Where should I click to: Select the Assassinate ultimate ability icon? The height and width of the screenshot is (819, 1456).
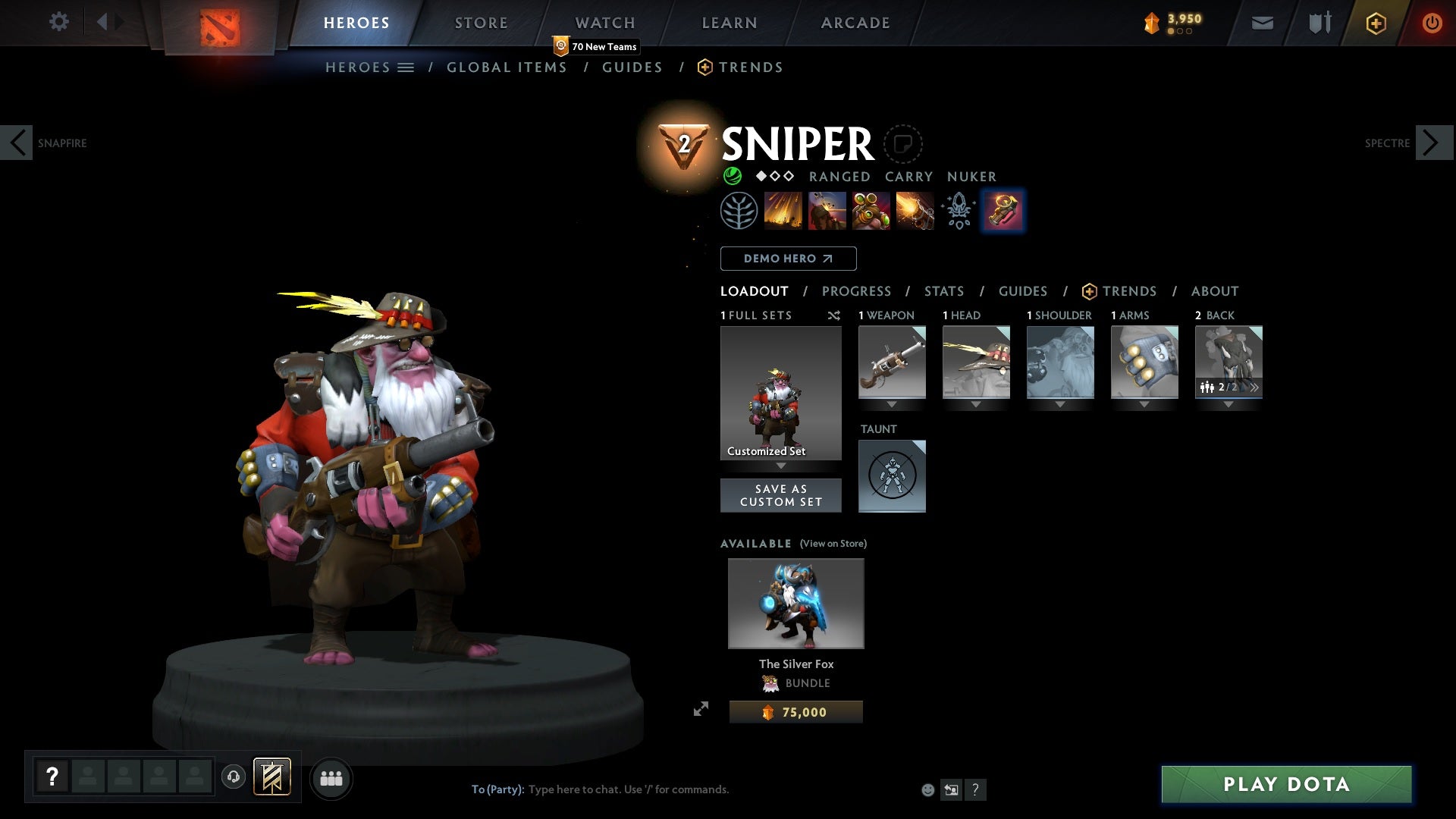(916, 211)
